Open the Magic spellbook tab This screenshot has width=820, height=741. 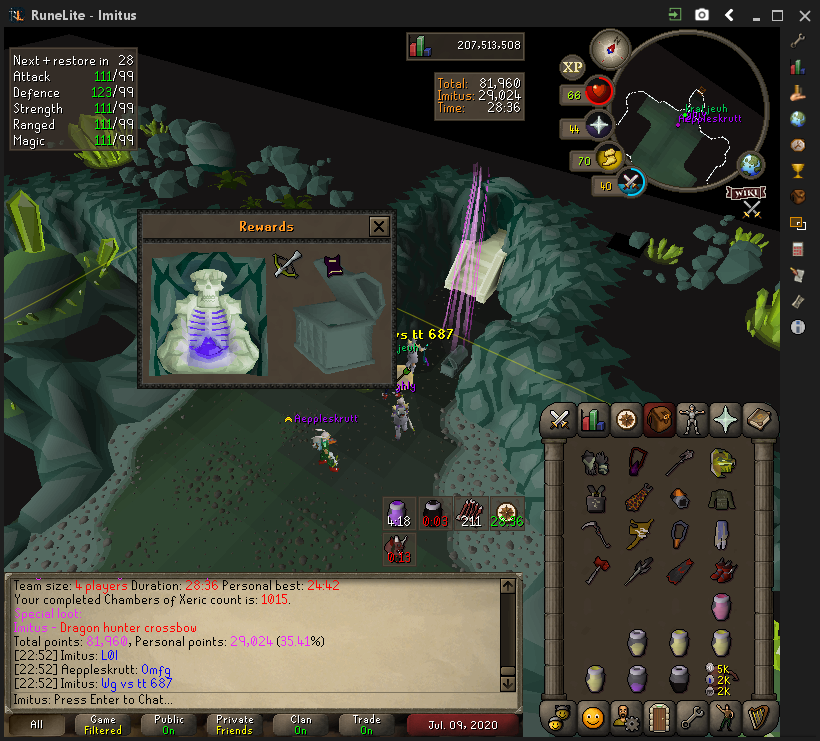[x=758, y=420]
